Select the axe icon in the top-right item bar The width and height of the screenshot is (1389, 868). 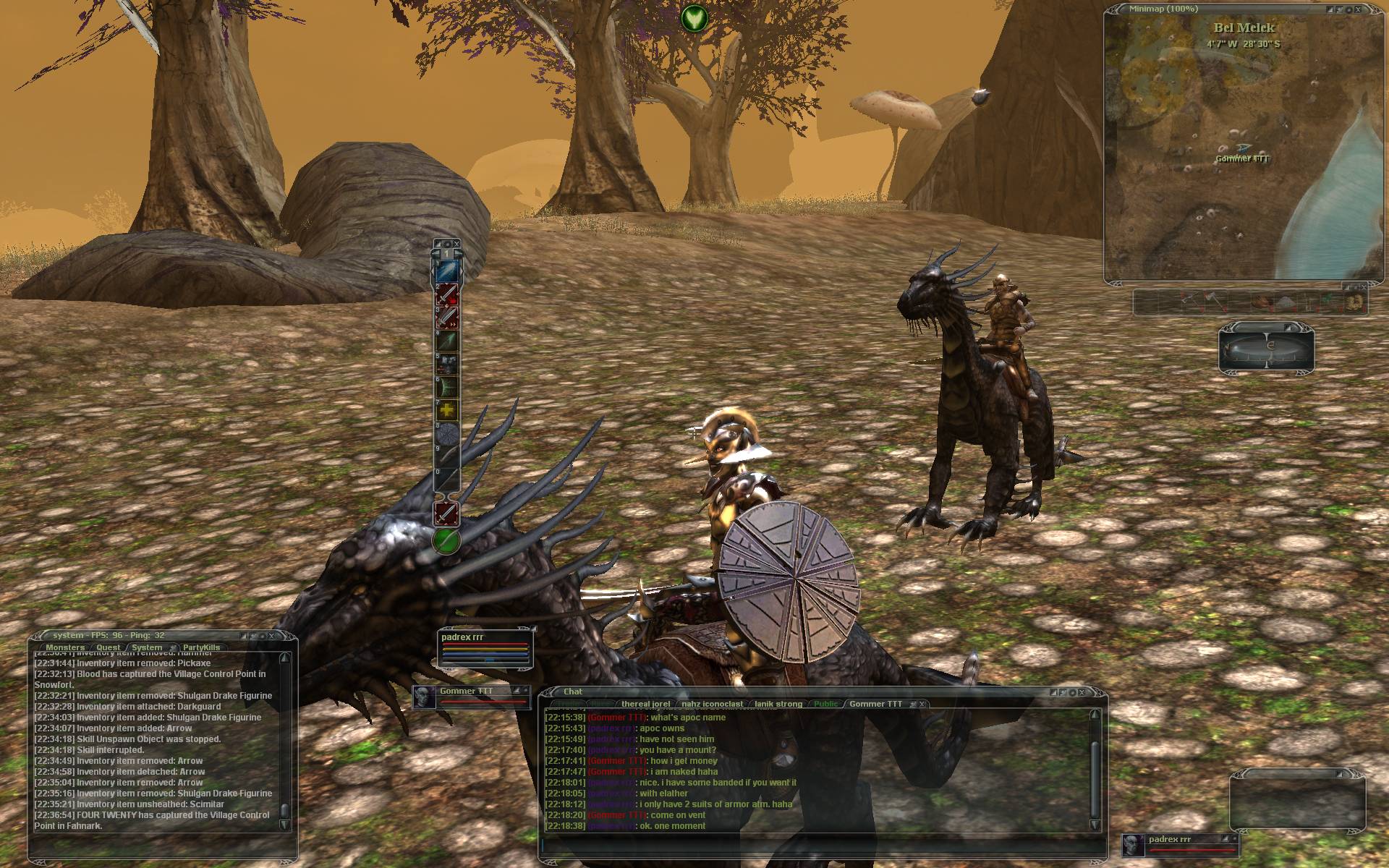tap(1214, 301)
